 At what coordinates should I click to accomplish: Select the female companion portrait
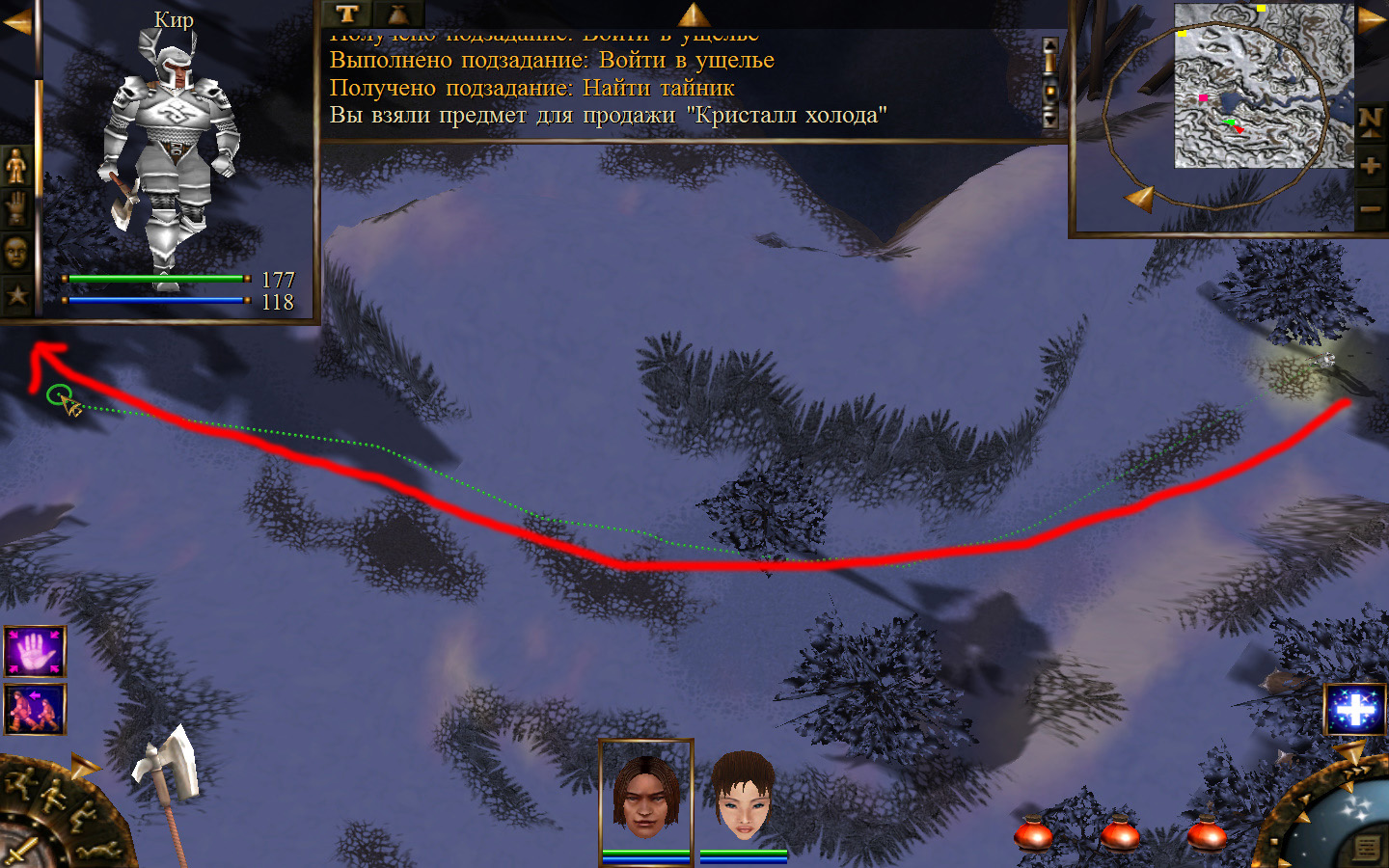[x=744, y=796]
